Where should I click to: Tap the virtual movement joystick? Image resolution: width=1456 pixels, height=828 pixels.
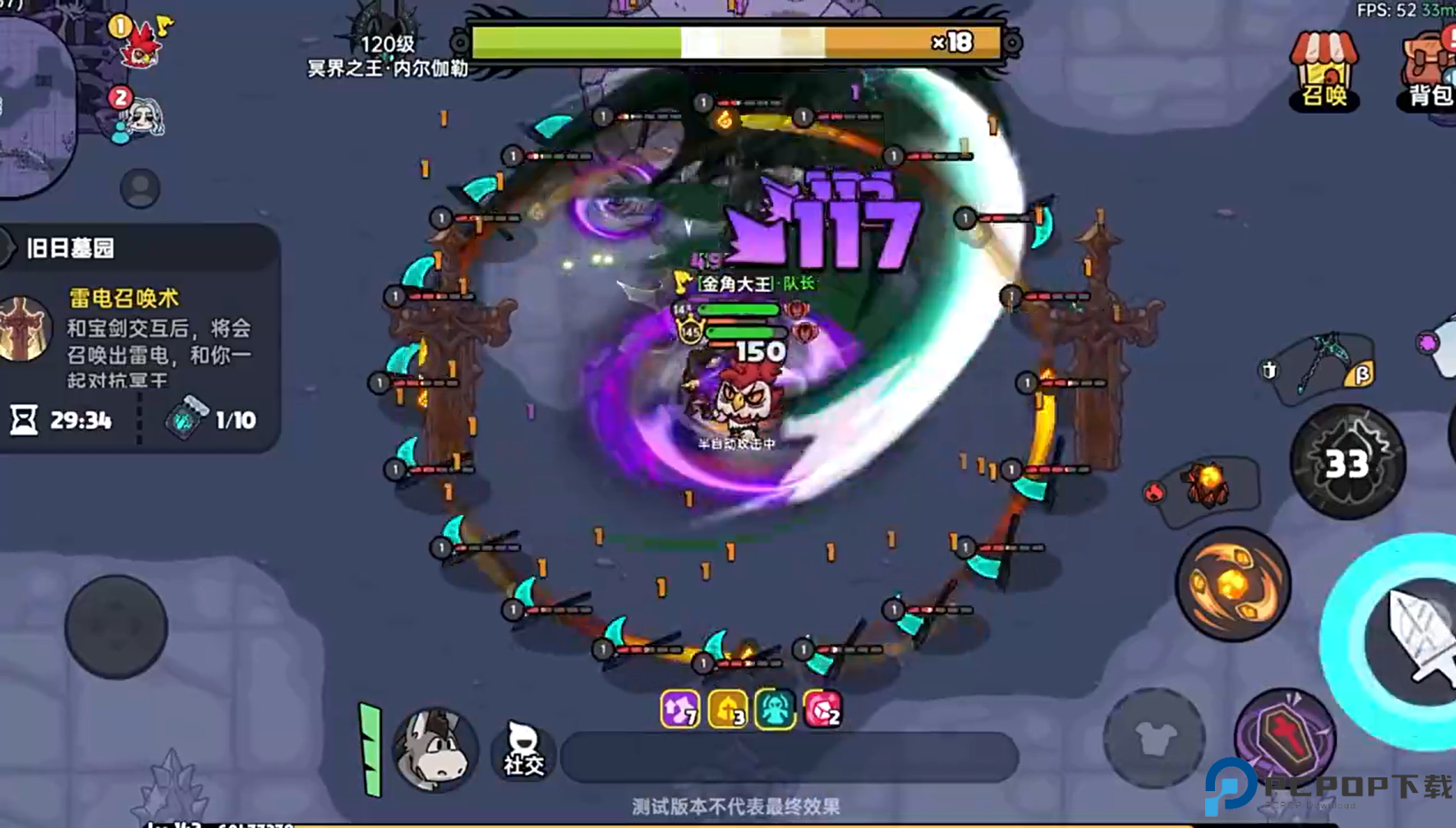pyautogui.click(x=117, y=626)
